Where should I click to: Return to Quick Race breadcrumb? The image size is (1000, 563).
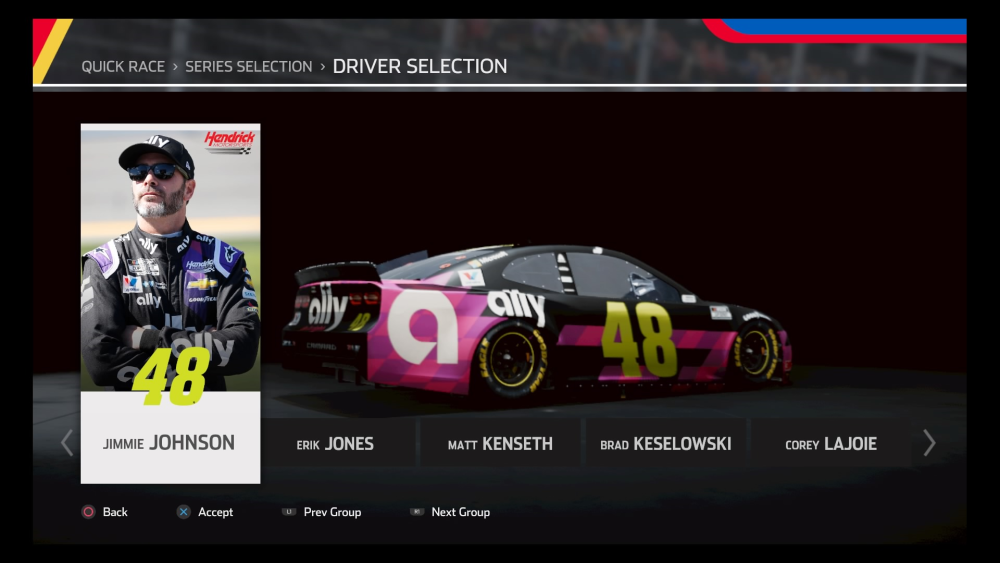(x=124, y=67)
